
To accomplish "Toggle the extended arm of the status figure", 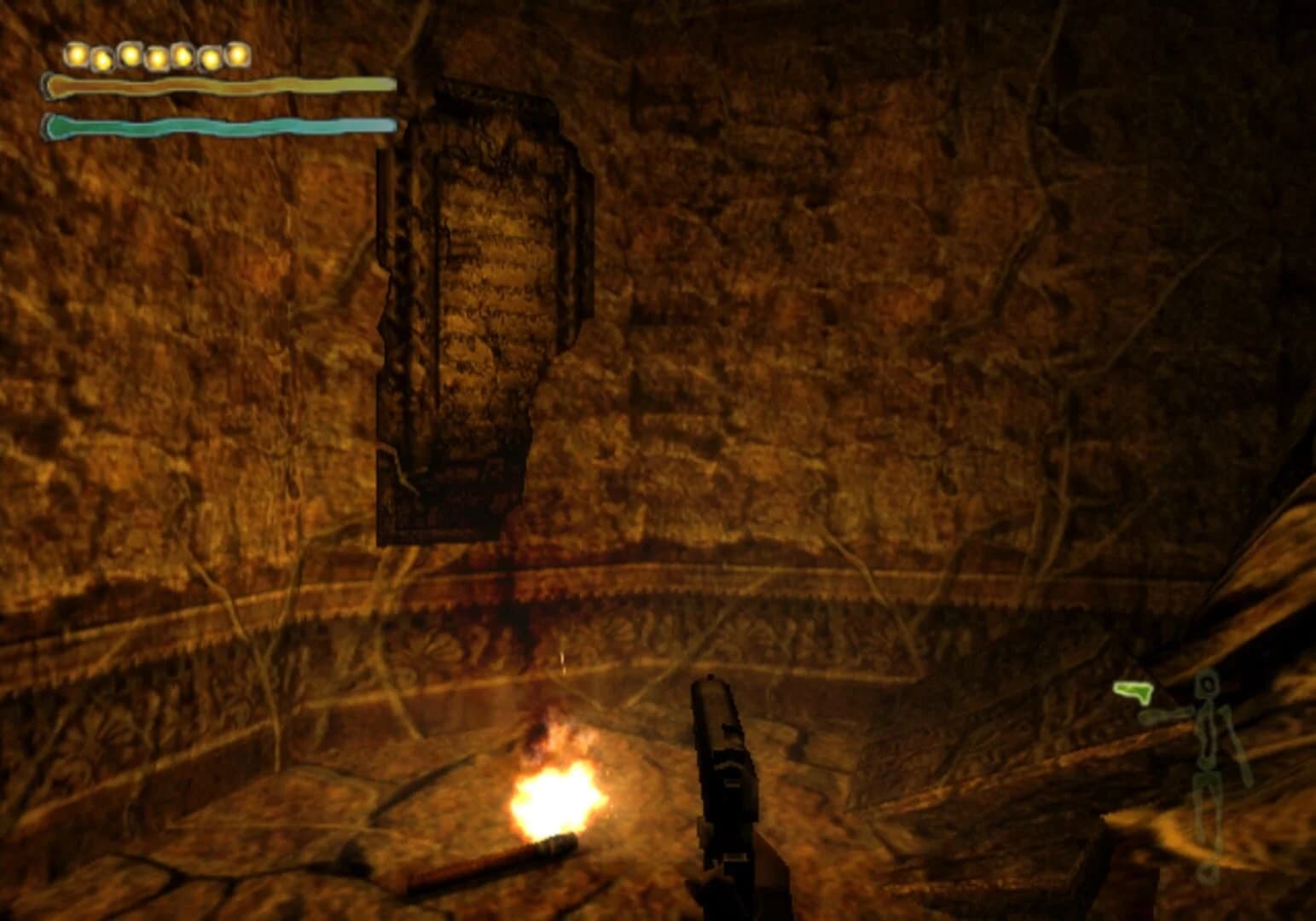I will pyautogui.click(x=1167, y=714).
